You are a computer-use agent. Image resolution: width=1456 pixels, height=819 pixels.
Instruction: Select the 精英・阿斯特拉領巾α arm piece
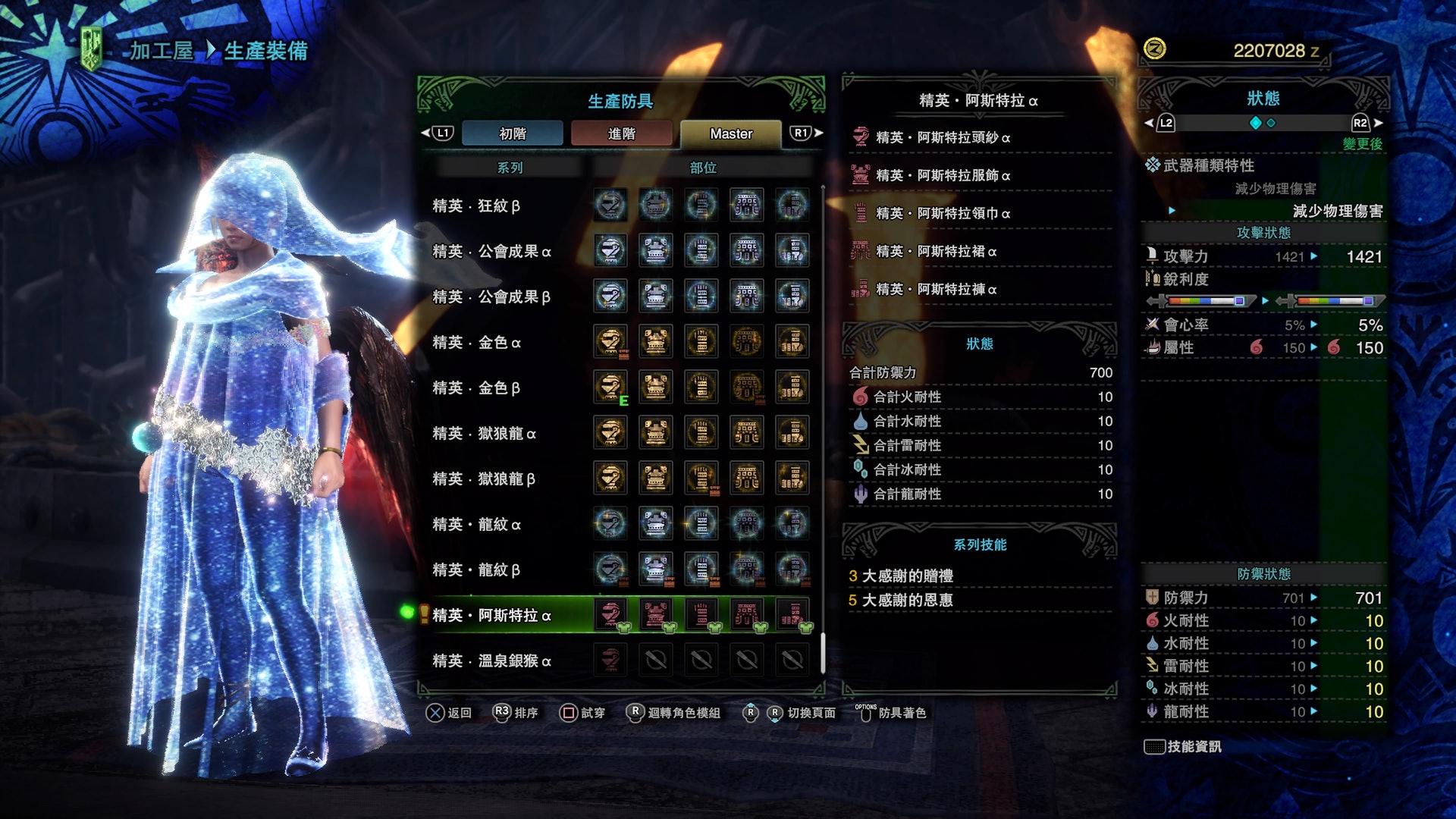(943, 213)
